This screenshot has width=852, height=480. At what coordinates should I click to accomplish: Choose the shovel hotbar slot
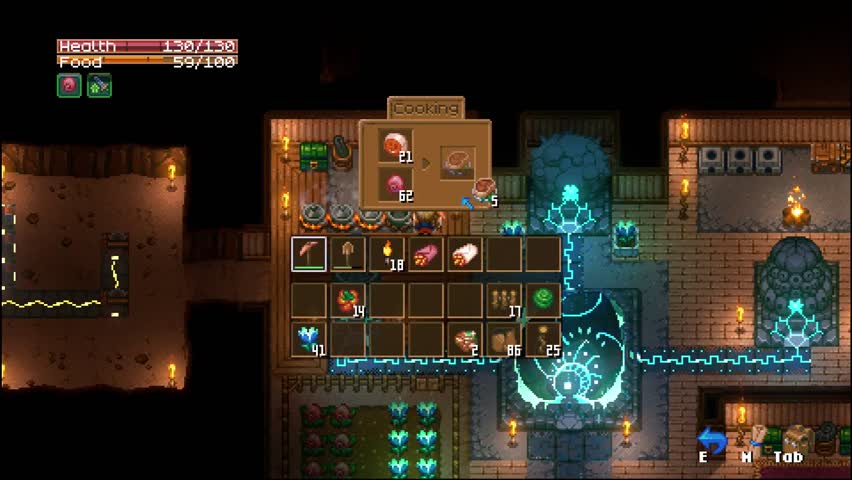pos(348,254)
